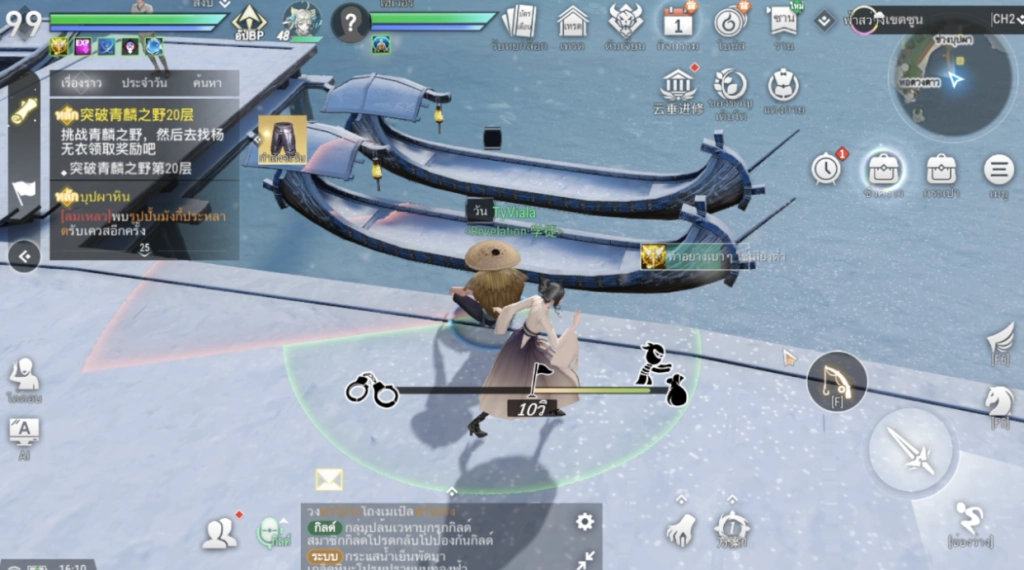Switch to the ประจำวัน quest tab
Image resolution: width=1024 pixels, height=570 pixels.
tap(144, 83)
